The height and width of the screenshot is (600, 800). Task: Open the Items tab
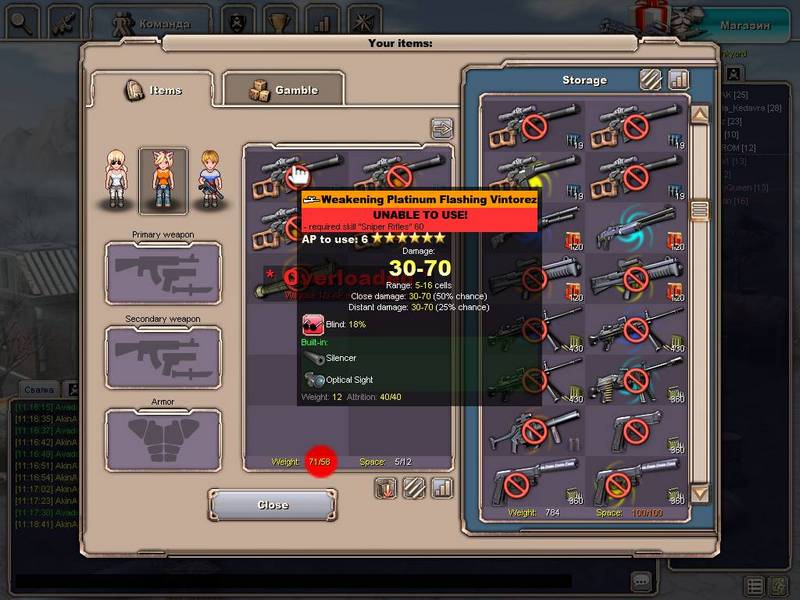pos(152,91)
